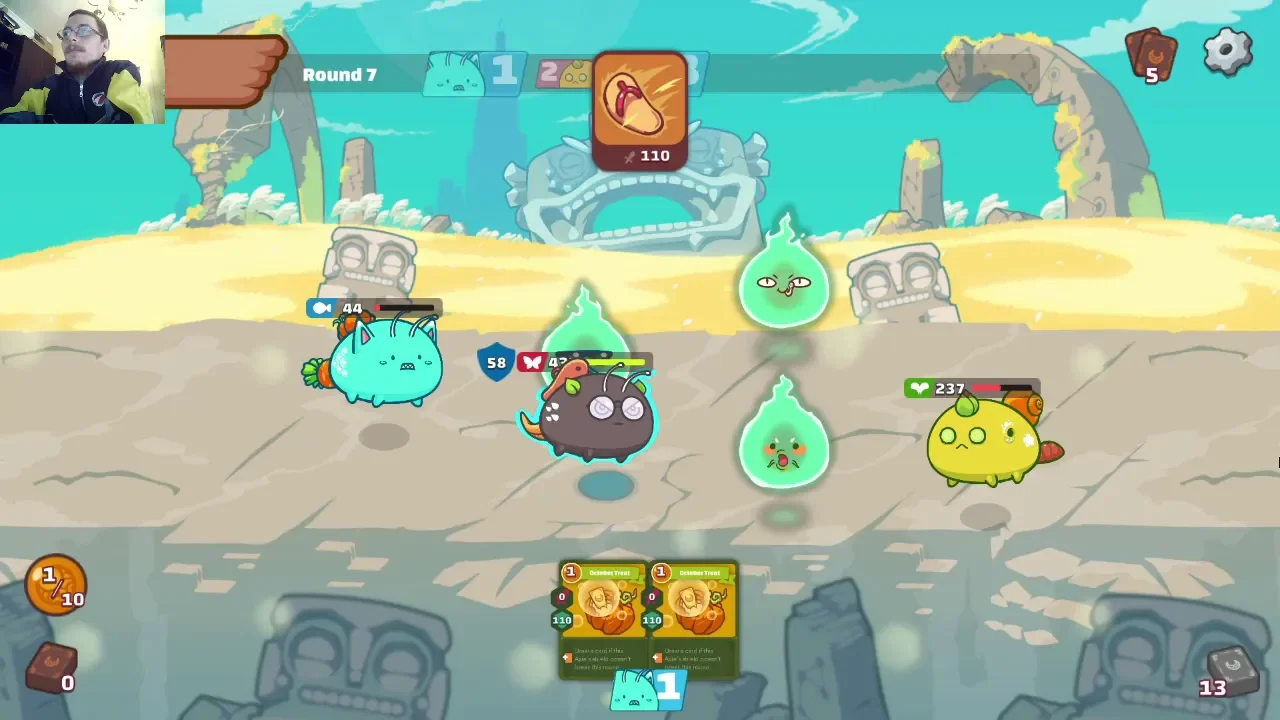Open the gear settings menu
The image size is (1280, 720).
click(1228, 52)
